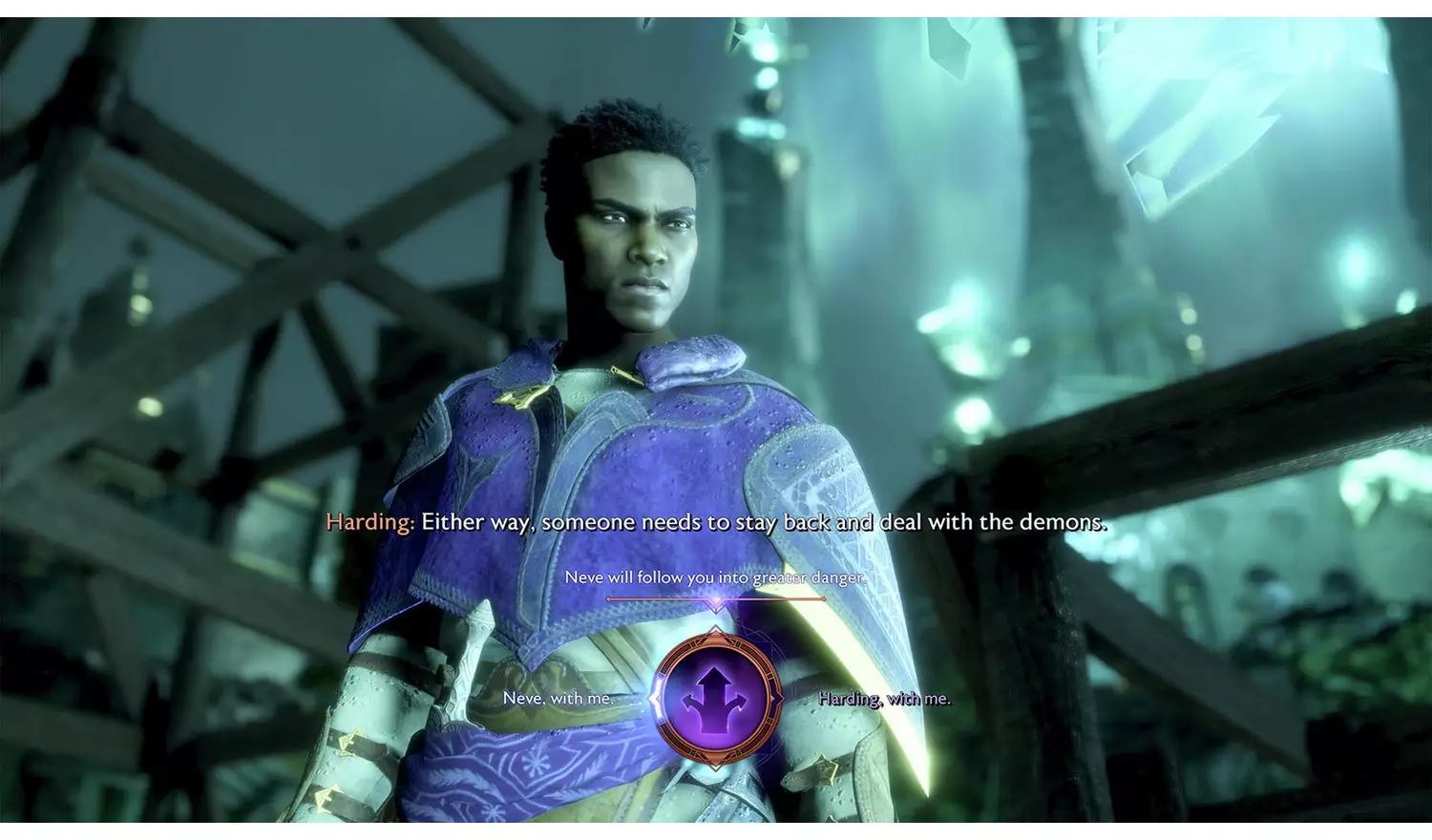Viewport: 1432px width, 840px height.
Task: Click the top diamond marker on the wheel rim
Action: click(x=714, y=631)
